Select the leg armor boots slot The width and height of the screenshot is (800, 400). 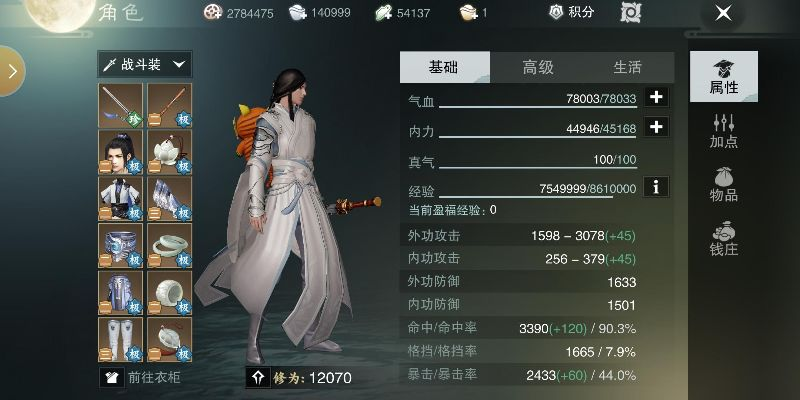(x=121, y=338)
